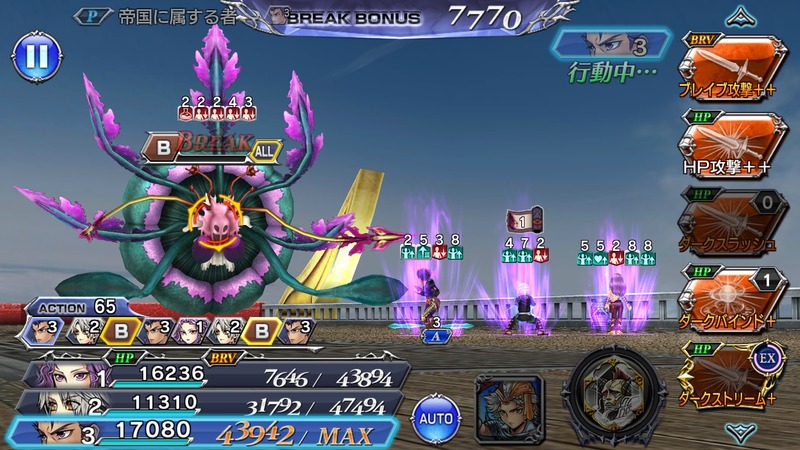The image size is (800, 450).
Task: Toggle AUTO battle mode
Action: tap(436, 414)
